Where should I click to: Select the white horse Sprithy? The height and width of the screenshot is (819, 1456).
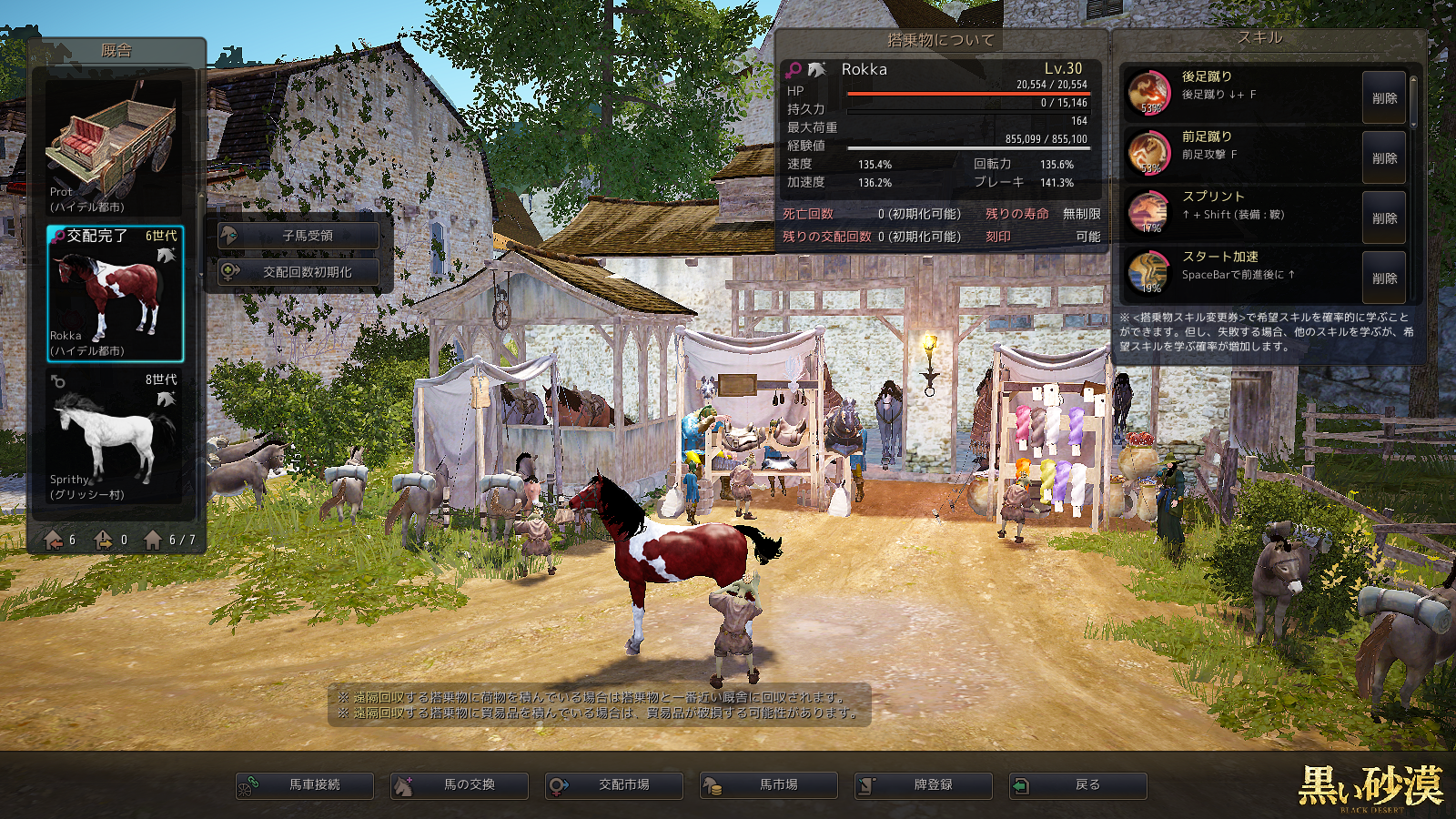click(115, 437)
